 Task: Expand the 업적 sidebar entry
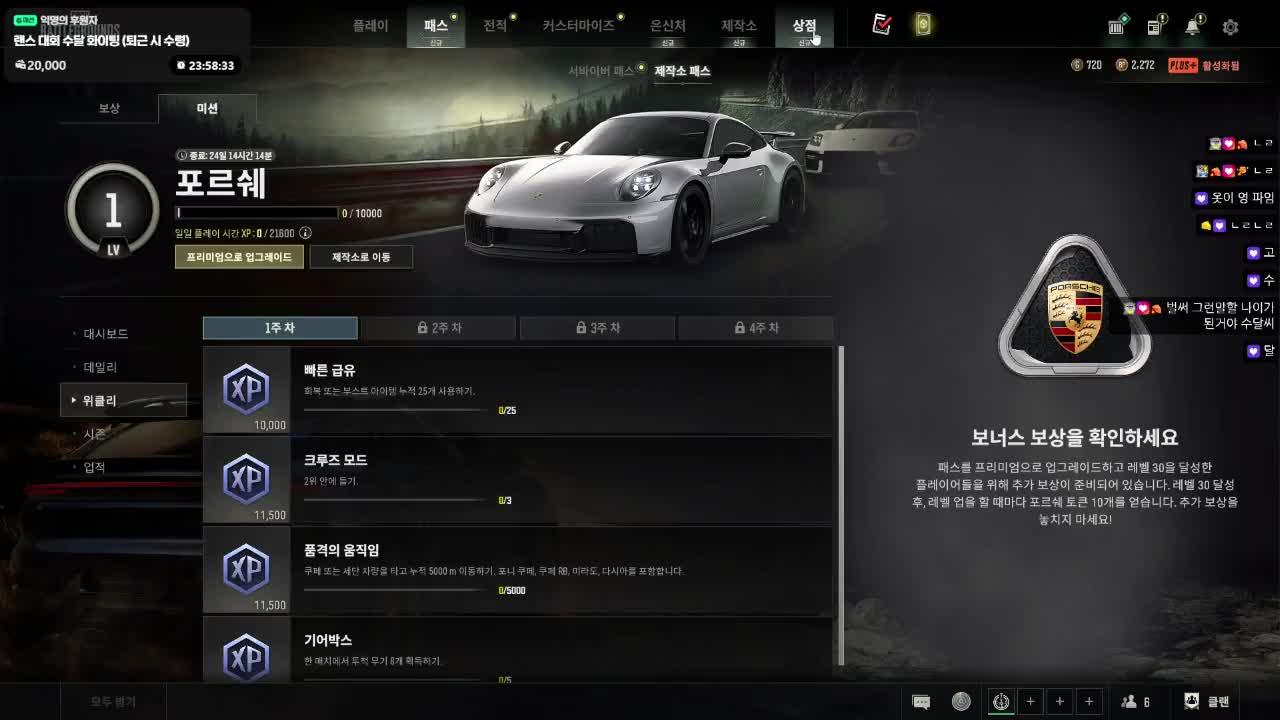pos(97,466)
